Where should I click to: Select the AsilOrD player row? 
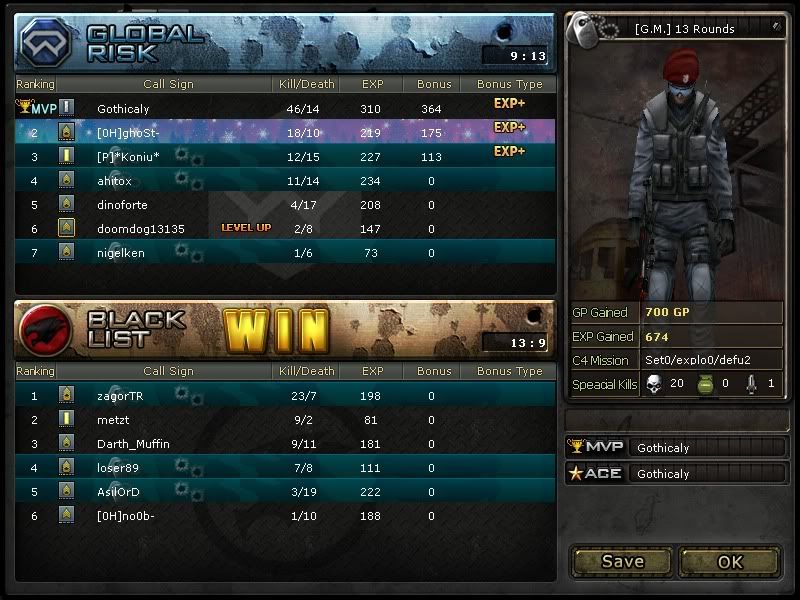coord(285,492)
